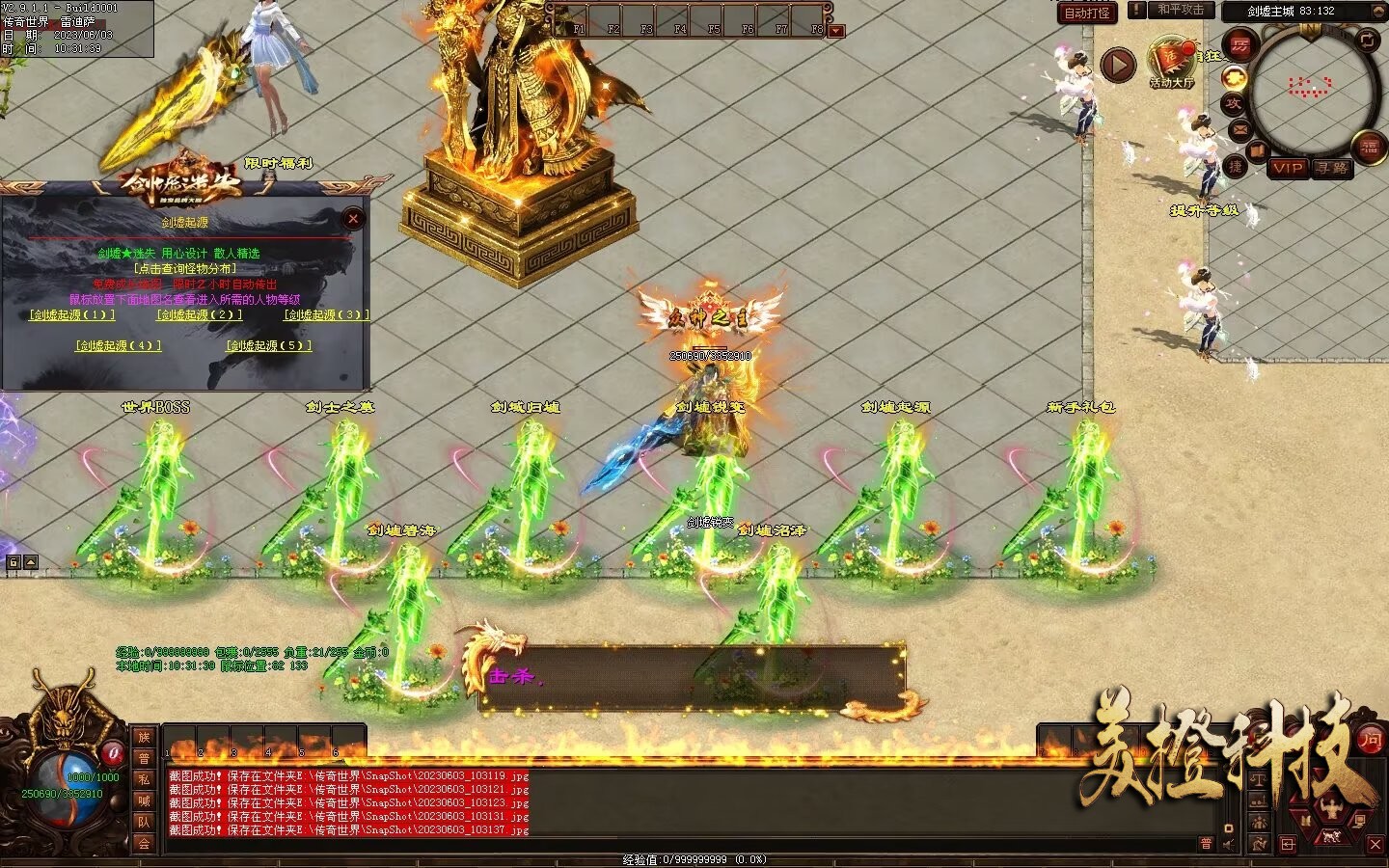Open the VIP button below the minimap
The height and width of the screenshot is (868, 1389).
point(1288,168)
